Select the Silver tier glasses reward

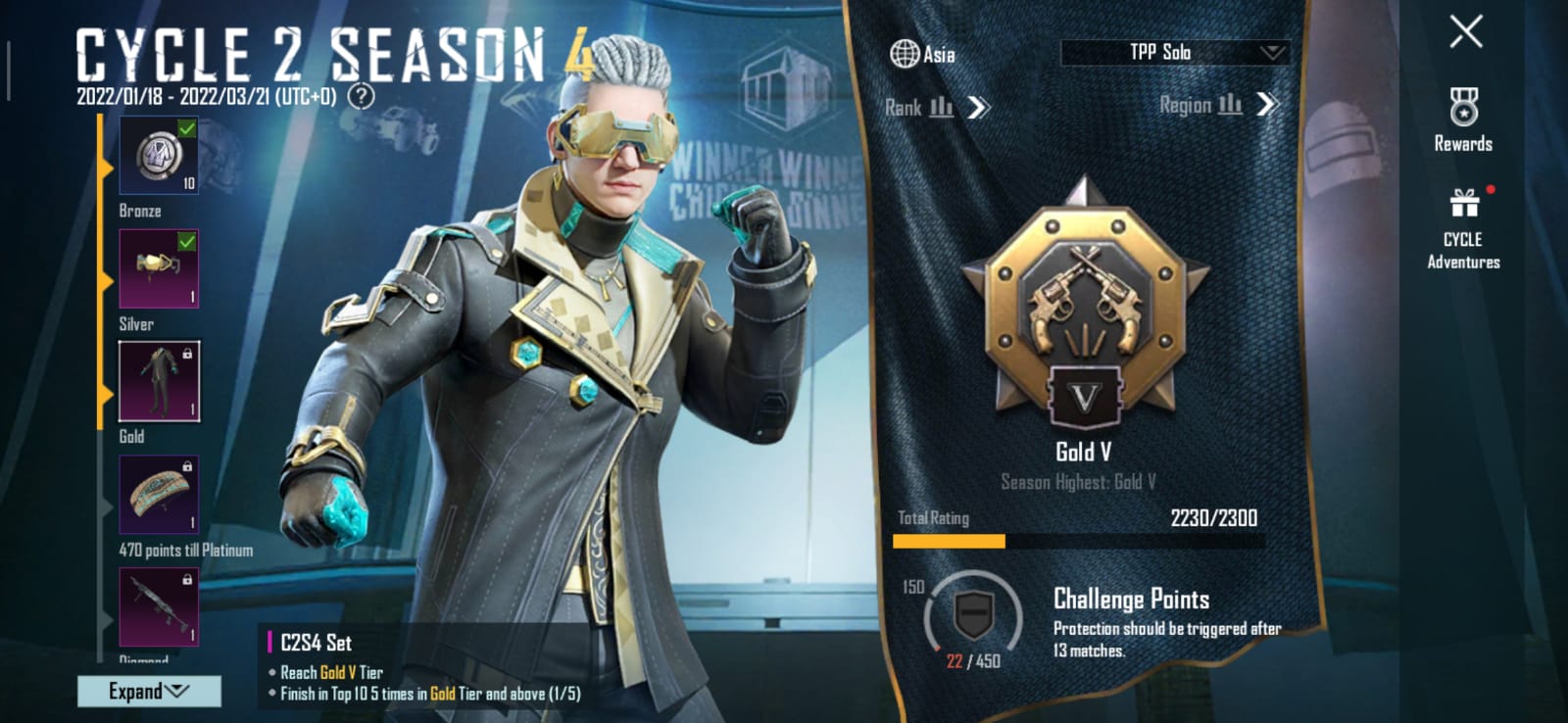159,268
